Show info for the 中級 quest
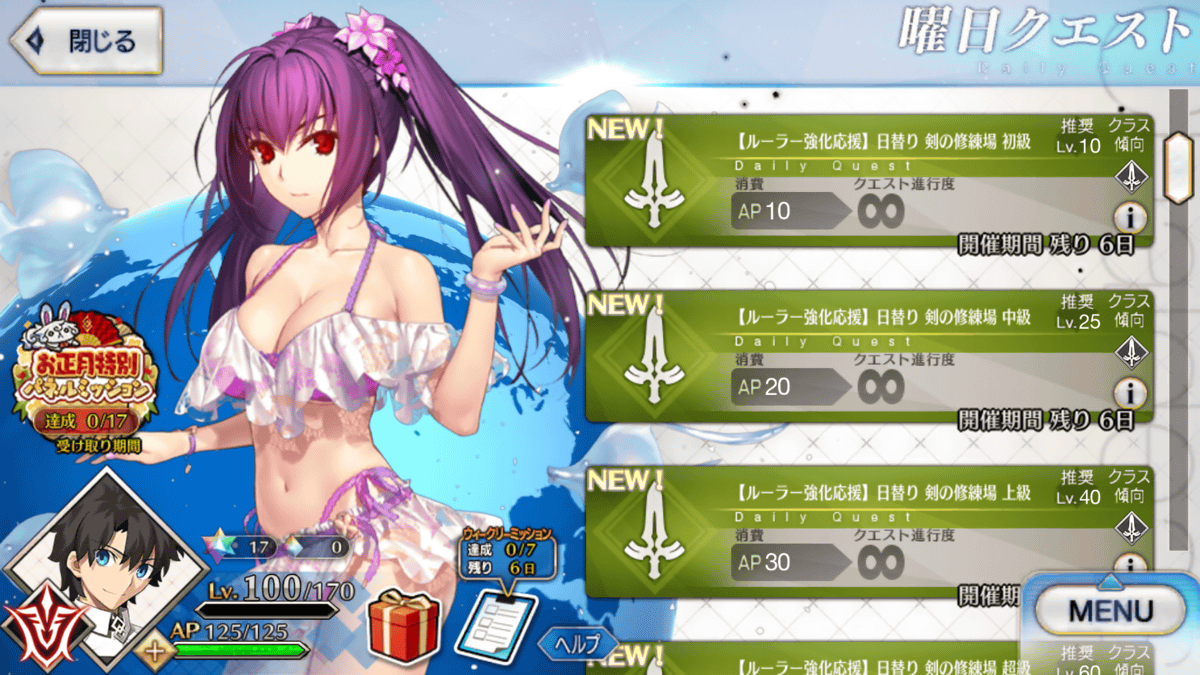 1130,392
